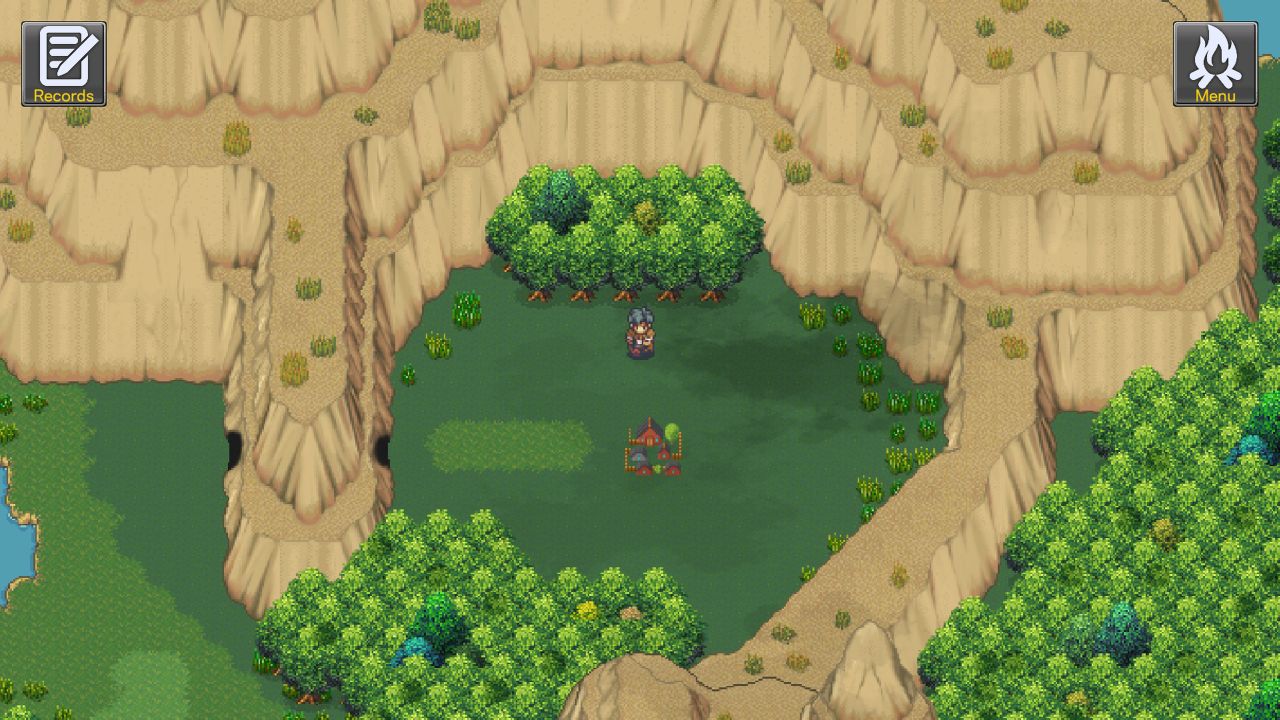This screenshot has height=720, width=1280.
Task: Open the Records journal icon
Action: coord(62,60)
